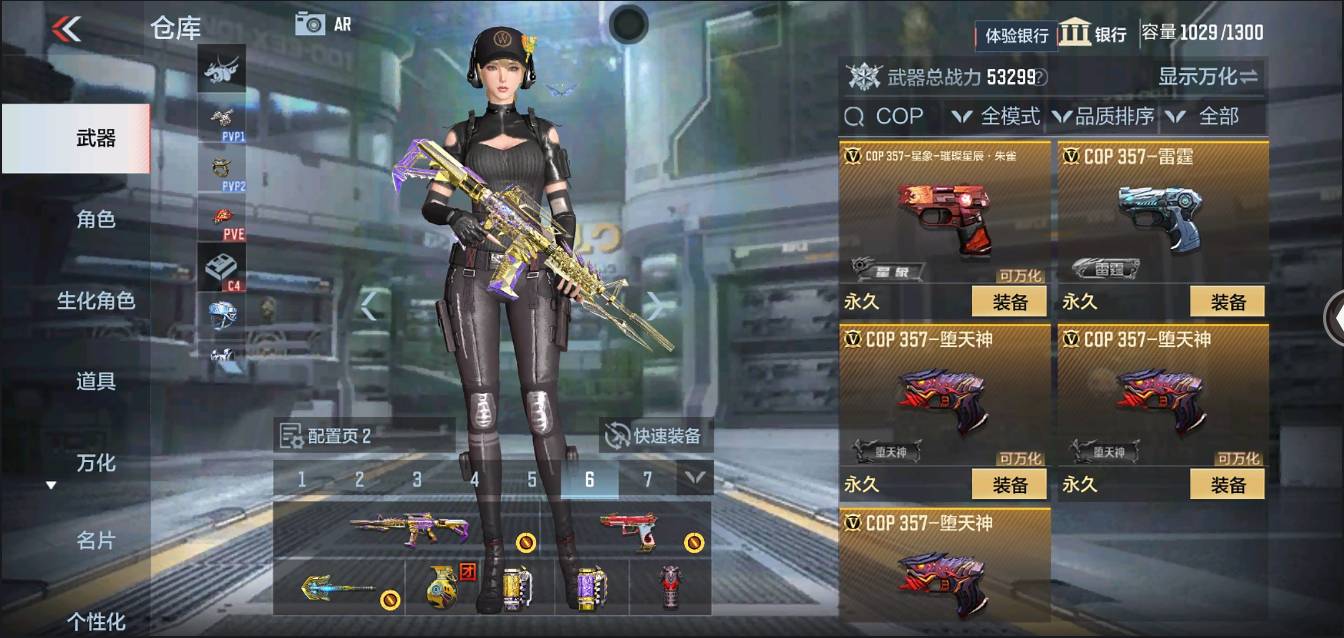
Task: Open the 道具 category tab
Action: point(95,381)
